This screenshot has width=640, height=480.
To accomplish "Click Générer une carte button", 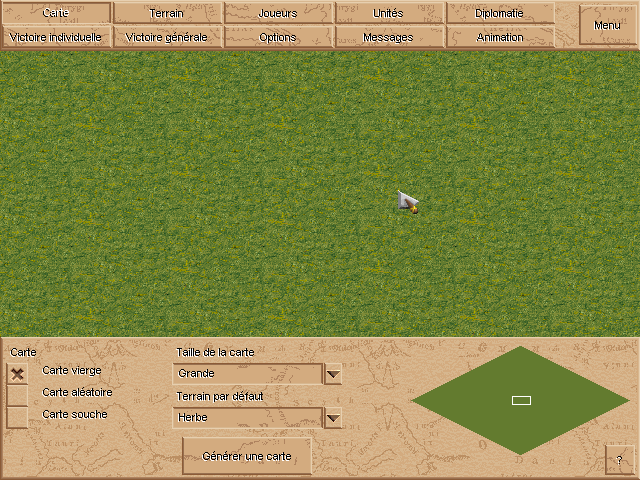I will 247,456.
